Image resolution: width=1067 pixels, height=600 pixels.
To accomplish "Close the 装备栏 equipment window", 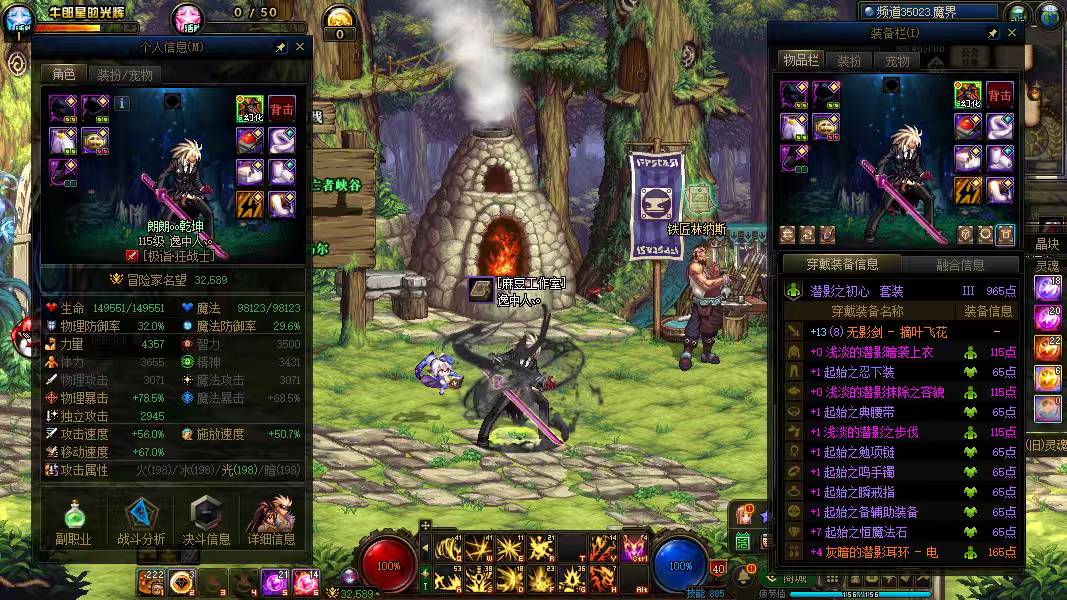I will click(1012, 34).
